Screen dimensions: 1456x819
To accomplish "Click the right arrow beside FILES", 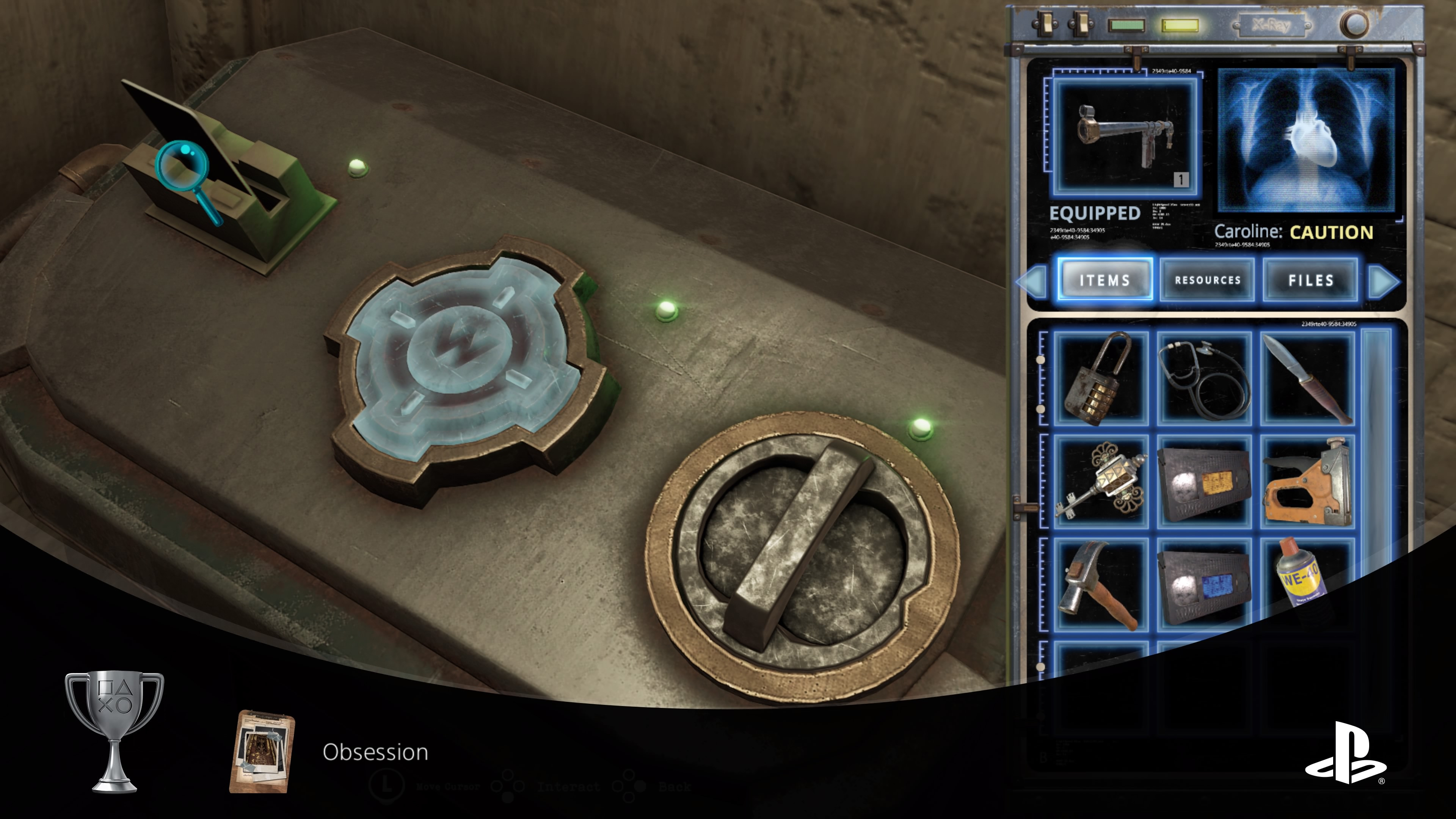I will [1384, 281].
